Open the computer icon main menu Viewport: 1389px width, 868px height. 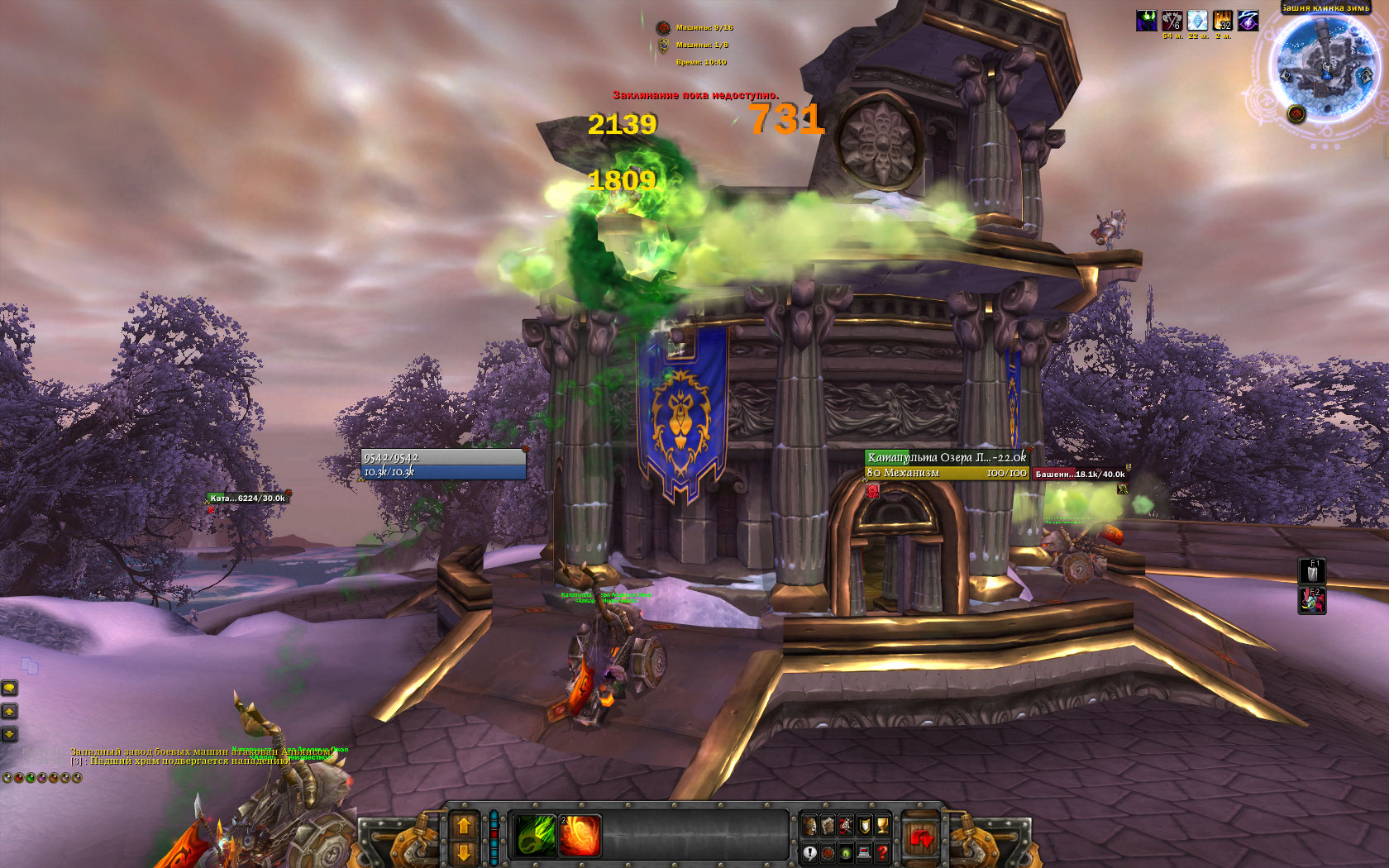pyautogui.click(x=864, y=852)
